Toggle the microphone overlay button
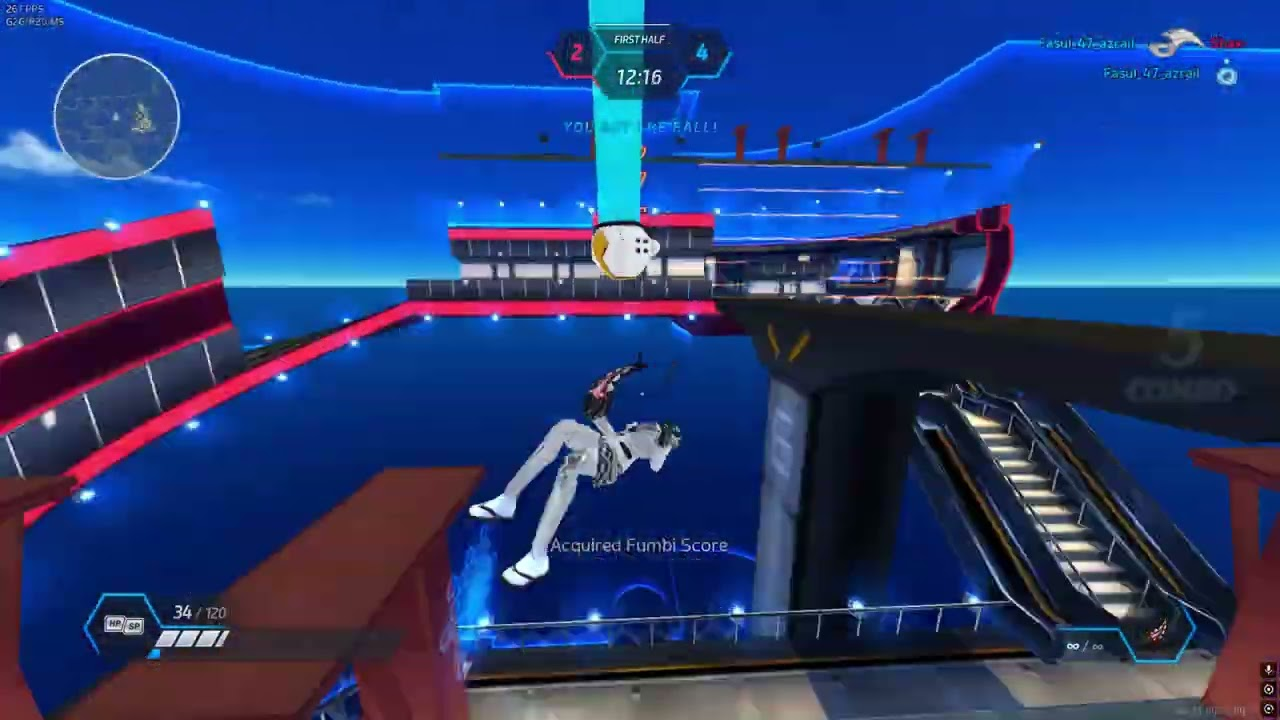1280x720 pixels. tap(1268, 671)
